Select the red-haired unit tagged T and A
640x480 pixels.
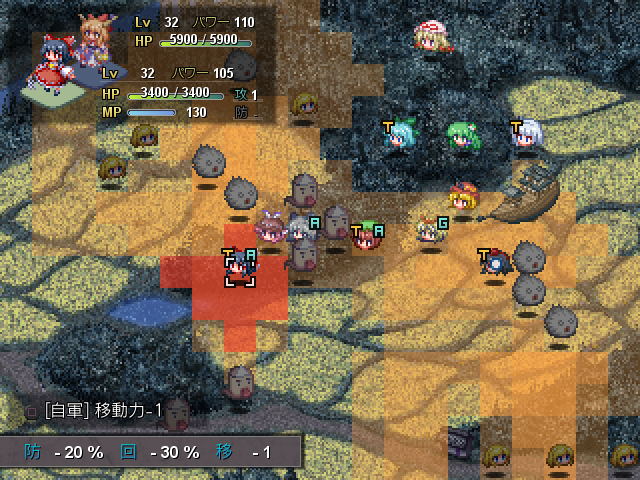[367, 236]
